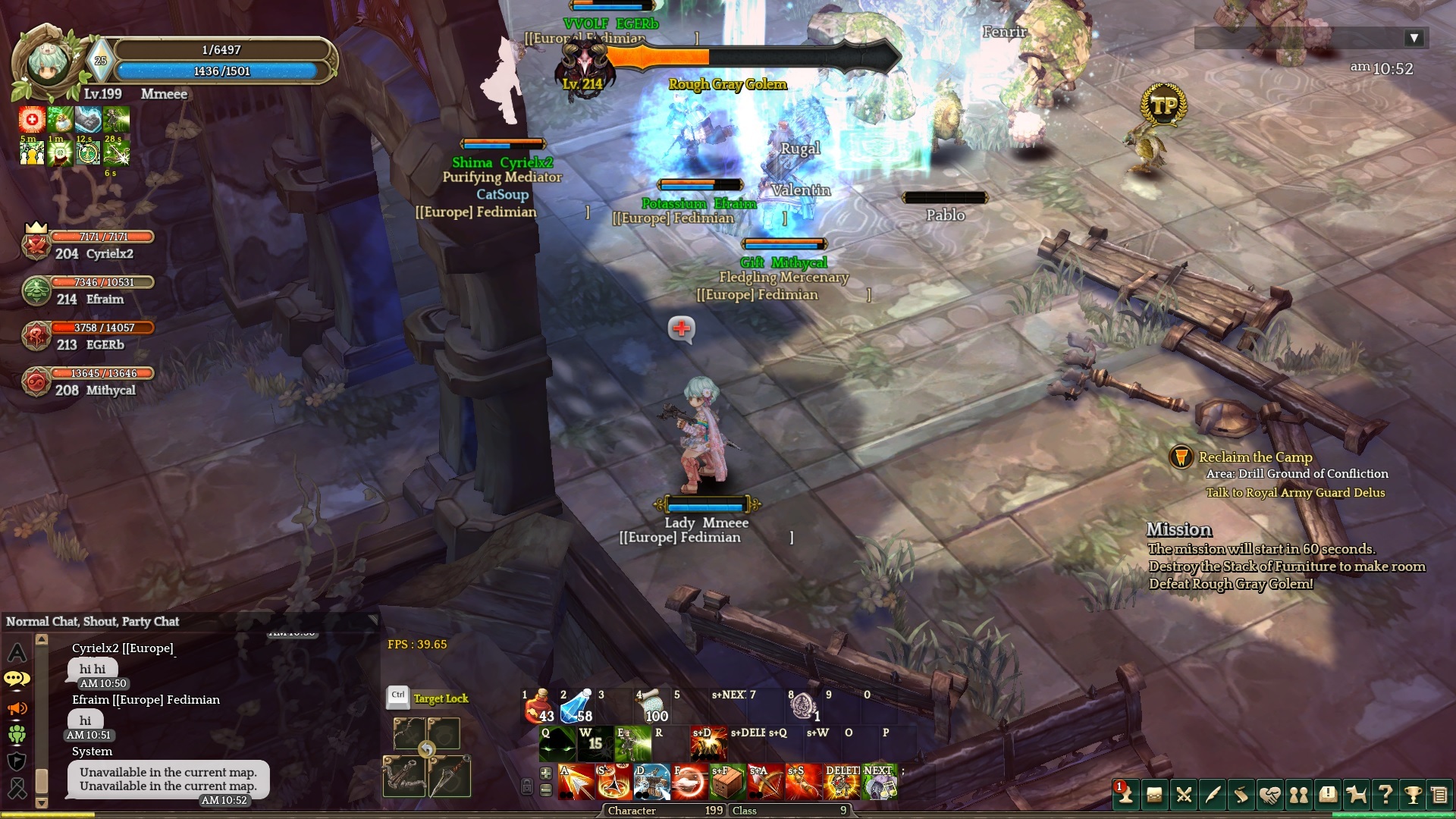Cast the multi-arrow skill on key A
This screenshot has width=1456, height=819.
click(576, 783)
